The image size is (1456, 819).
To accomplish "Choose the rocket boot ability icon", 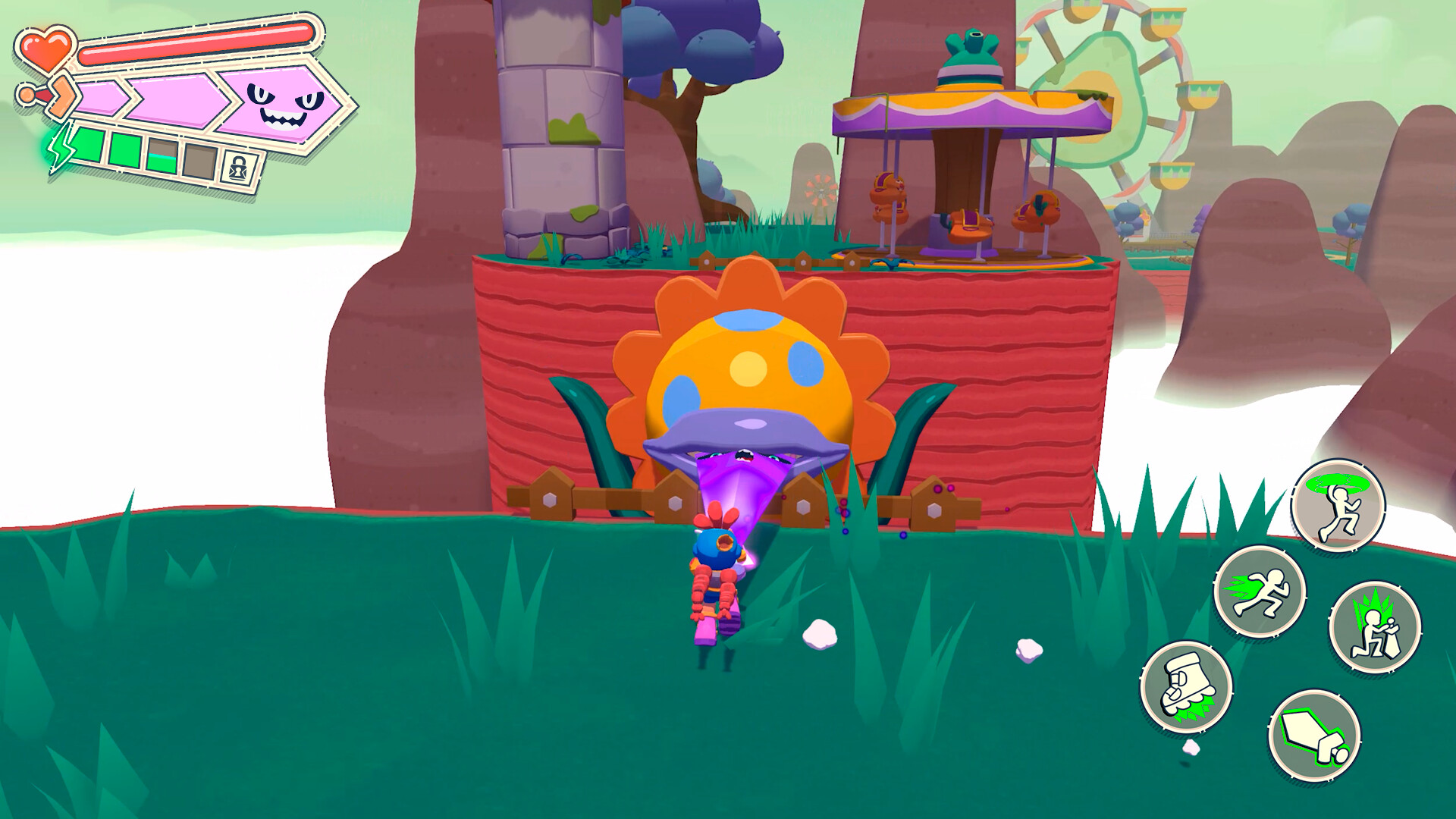I will (1187, 688).
